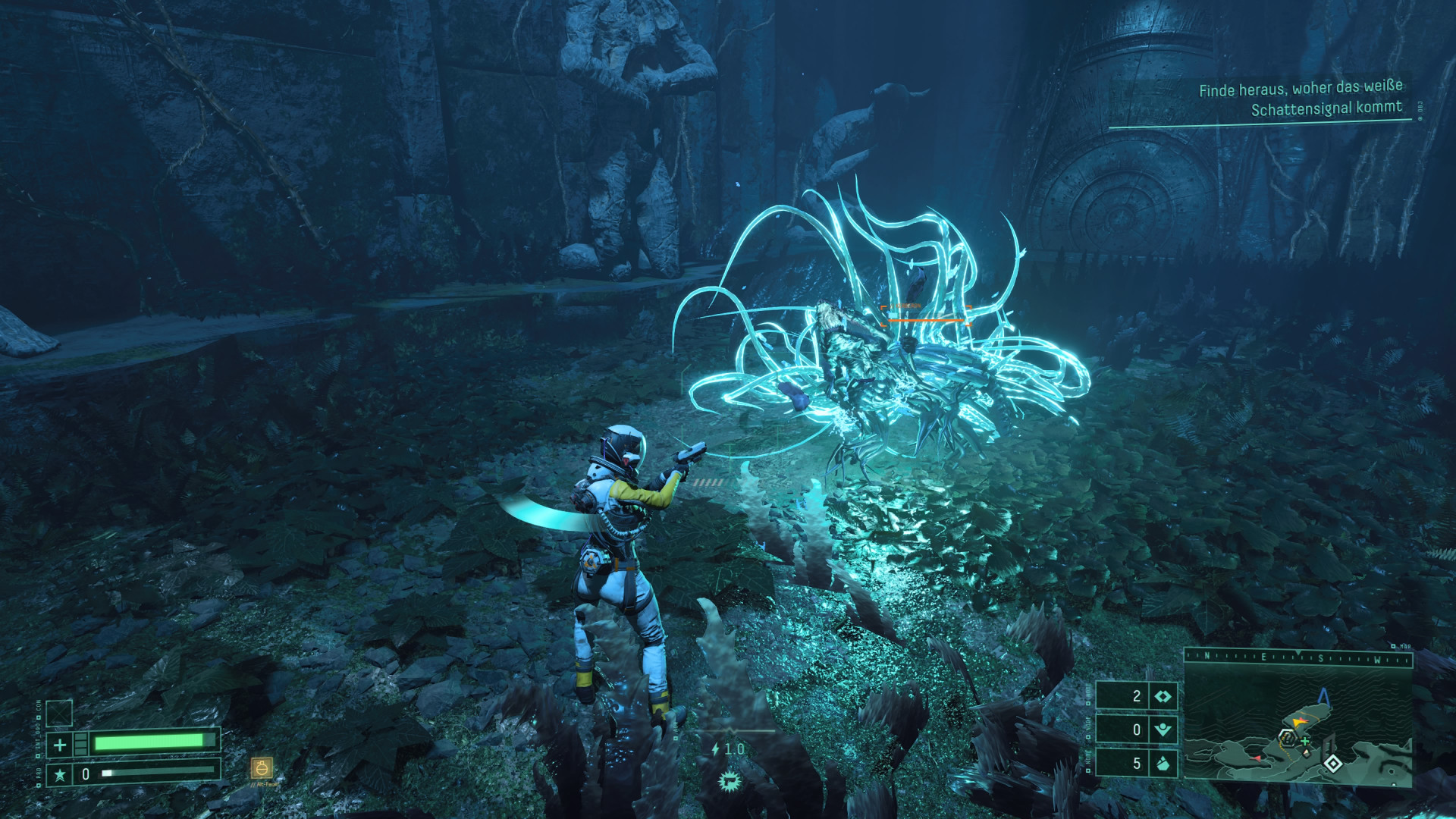Toggle the empty consumable slot box
This screenshot has height=819, width=1456.
tap(59, 713)
